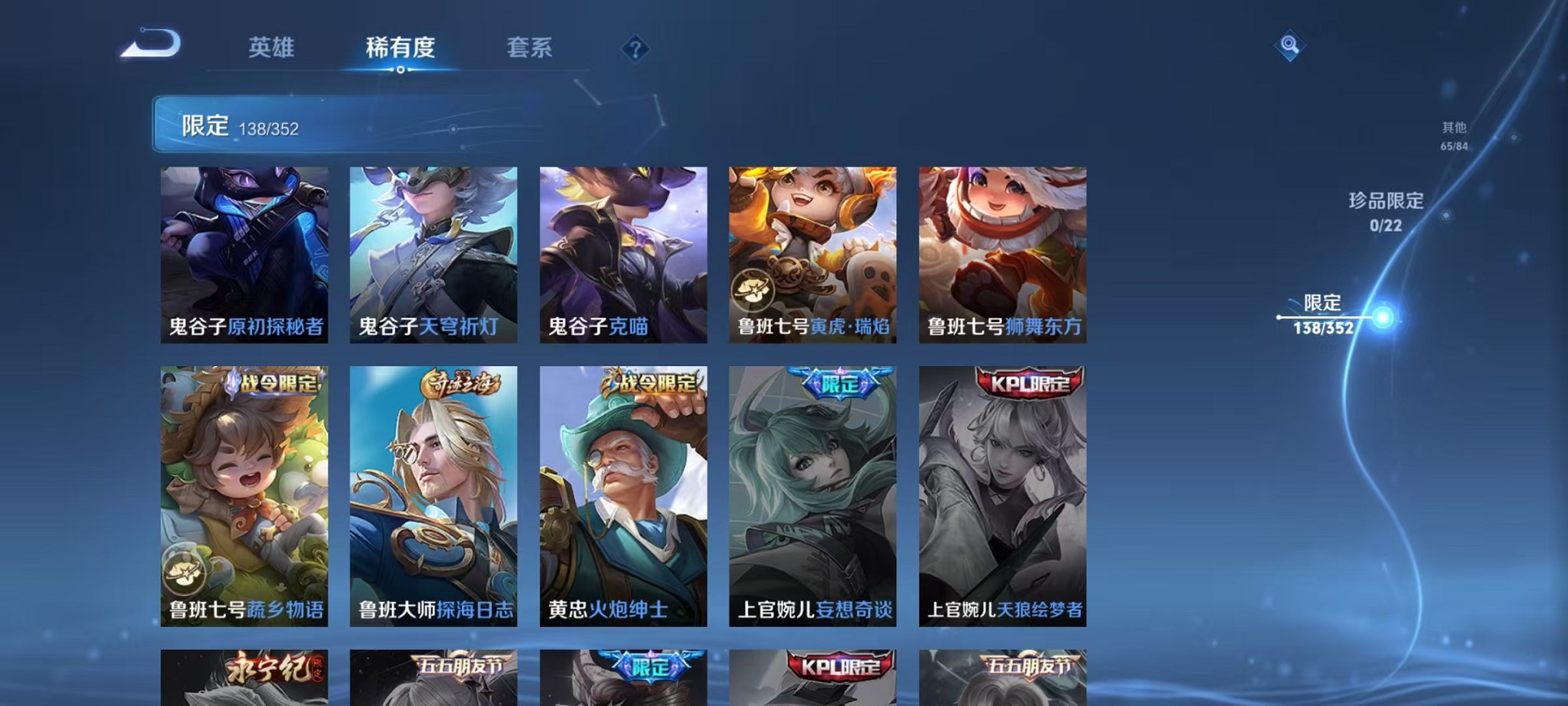Click the 永宁纪 banner in the bottom row
Viewport: 1568px width, 706px height.
274,670
